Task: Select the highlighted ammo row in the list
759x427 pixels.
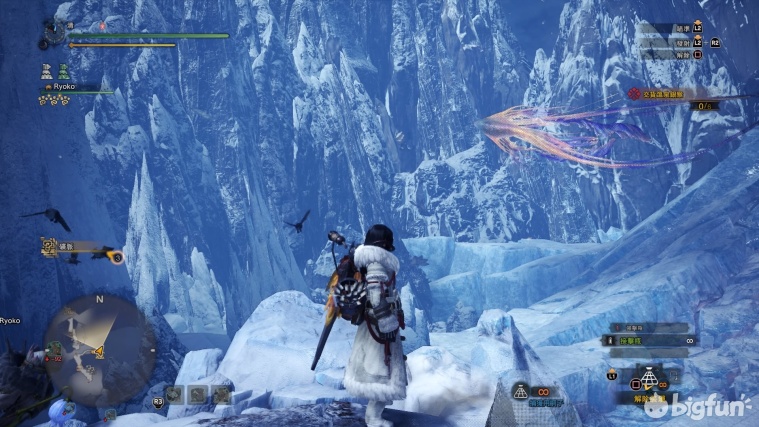Action: coord(648,341)
